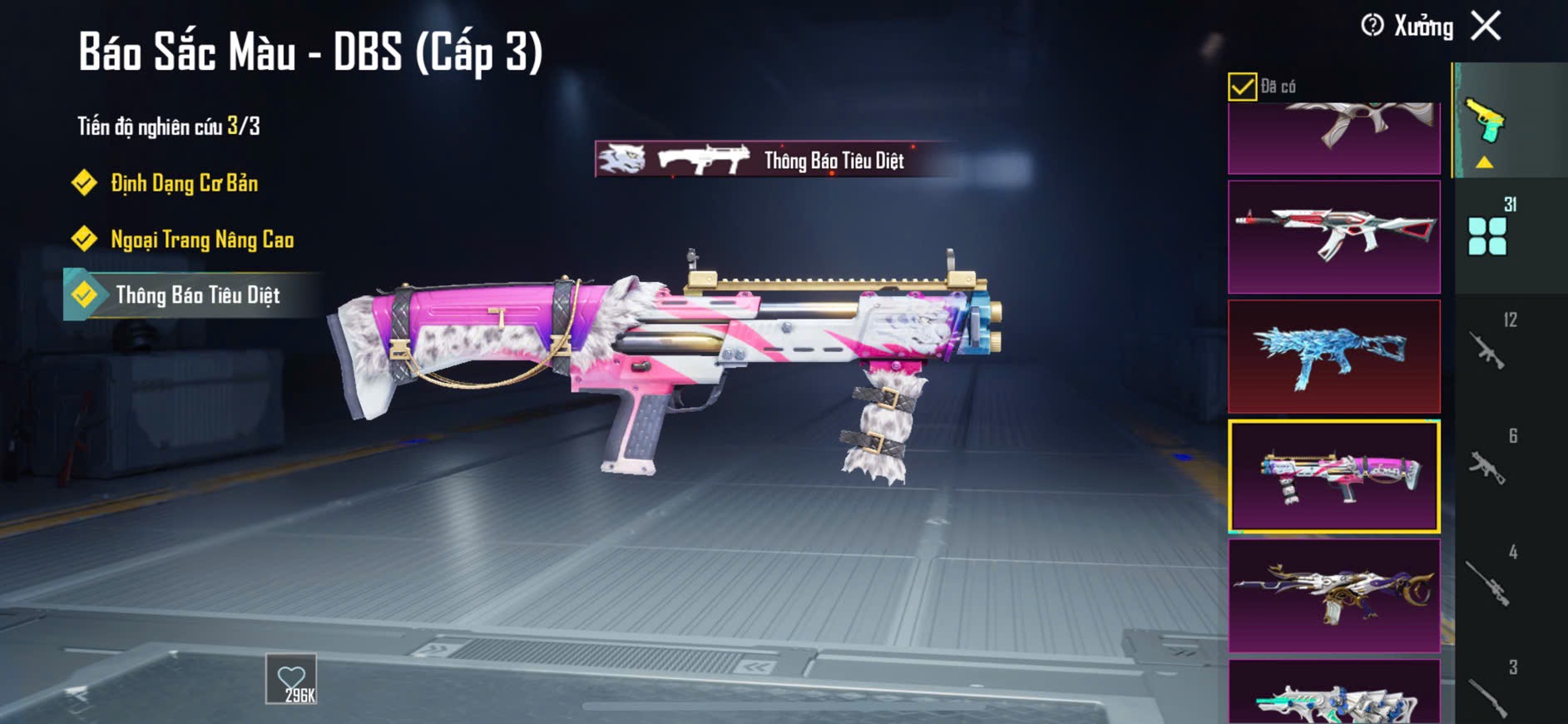Open the category showing 3 skins

coord(1489,692)
